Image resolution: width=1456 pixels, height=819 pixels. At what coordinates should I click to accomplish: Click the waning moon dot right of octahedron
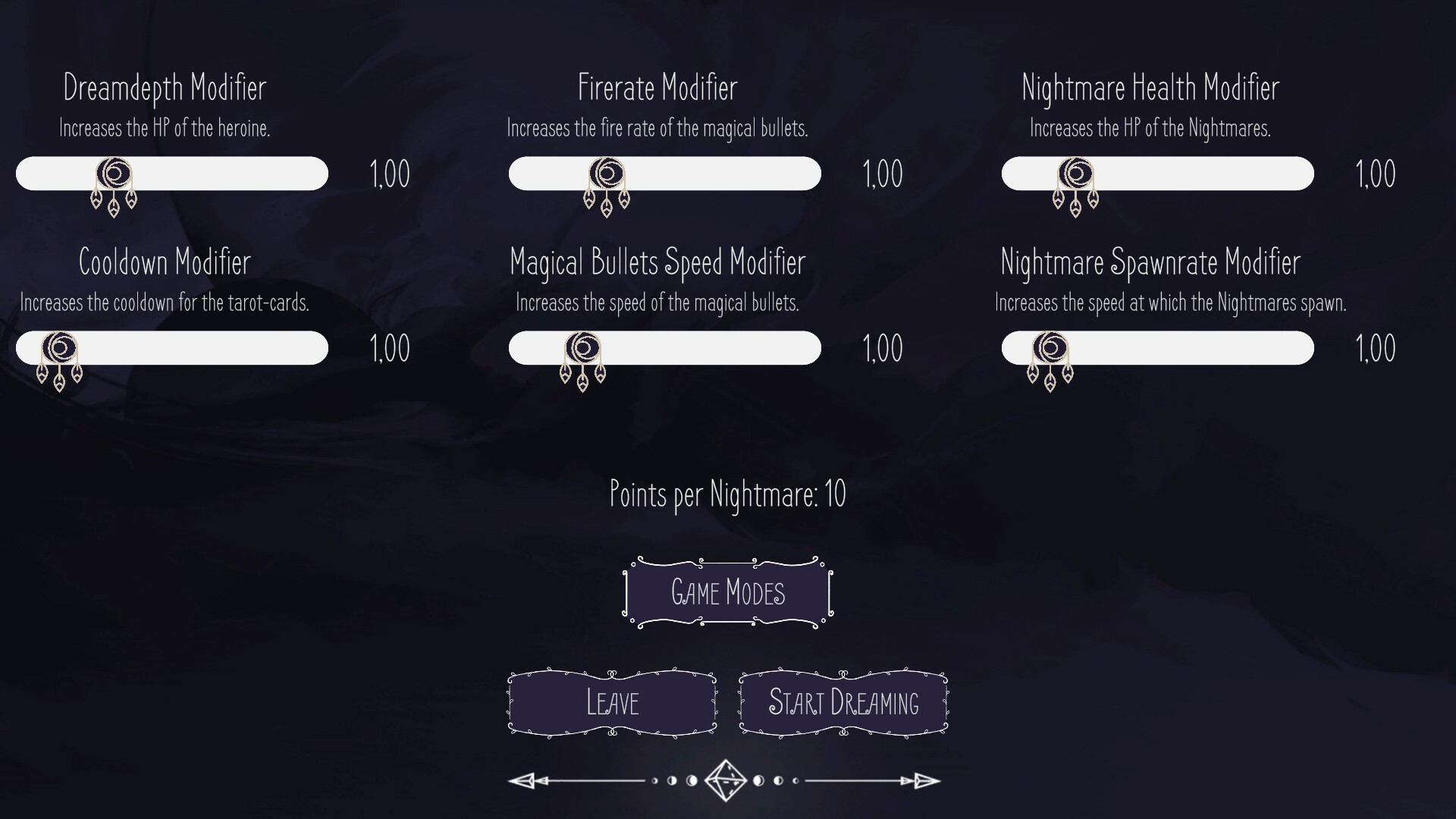pyautogui.click(x=759, y=780)
